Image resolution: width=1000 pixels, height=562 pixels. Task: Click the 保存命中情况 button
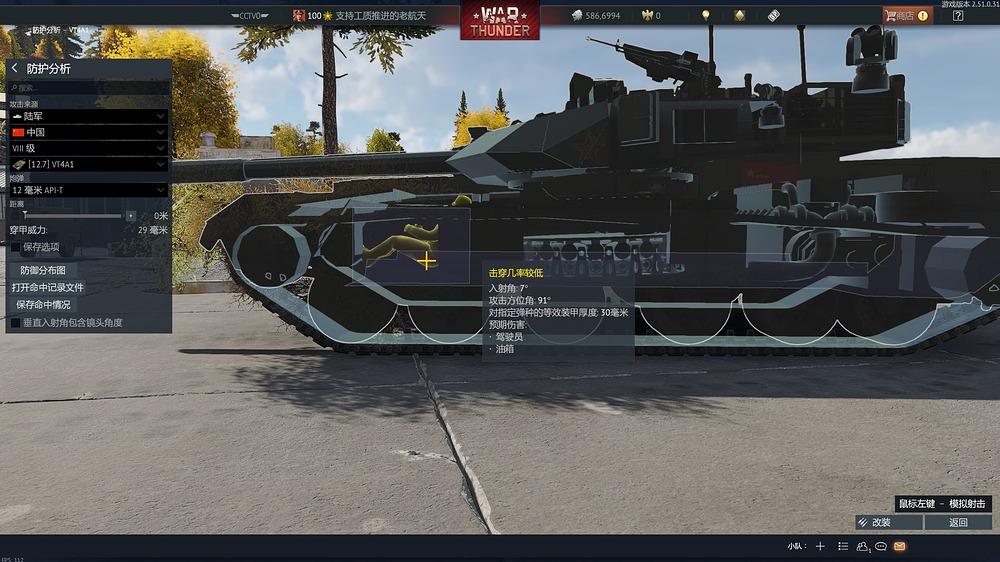(43, 305)
